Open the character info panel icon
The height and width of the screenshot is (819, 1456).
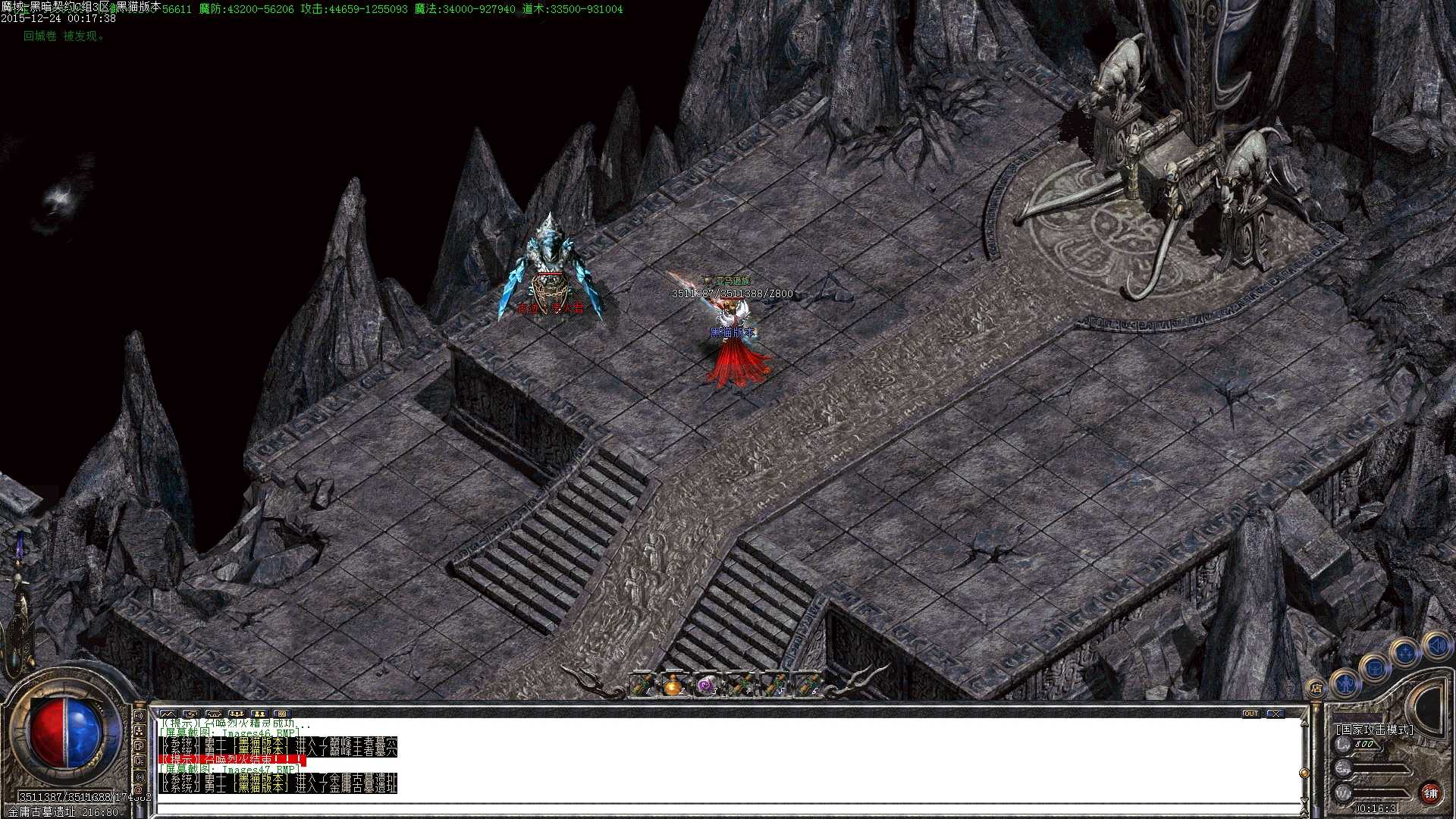(x=1345, y=684)
